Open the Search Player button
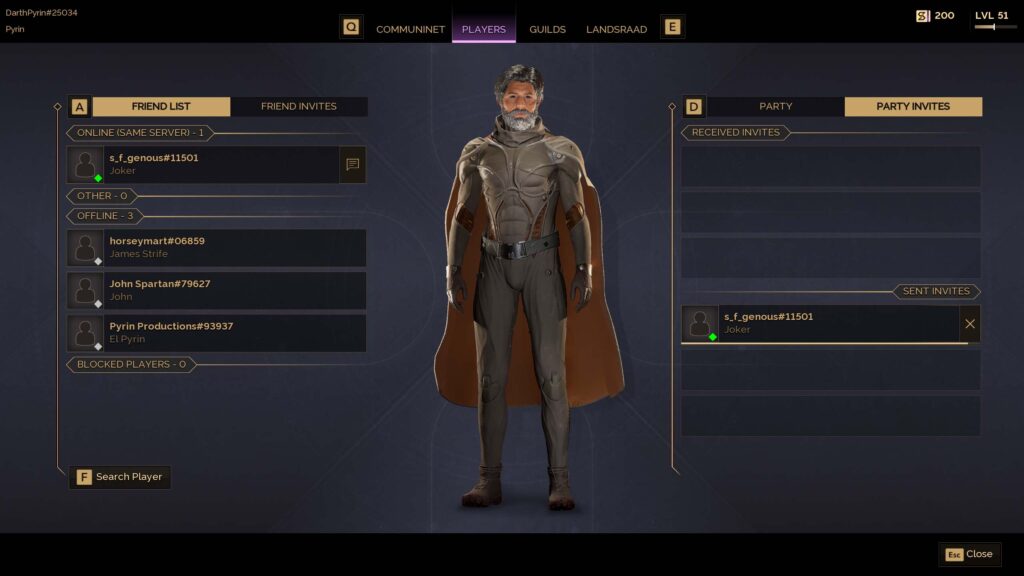 point(120,477)
